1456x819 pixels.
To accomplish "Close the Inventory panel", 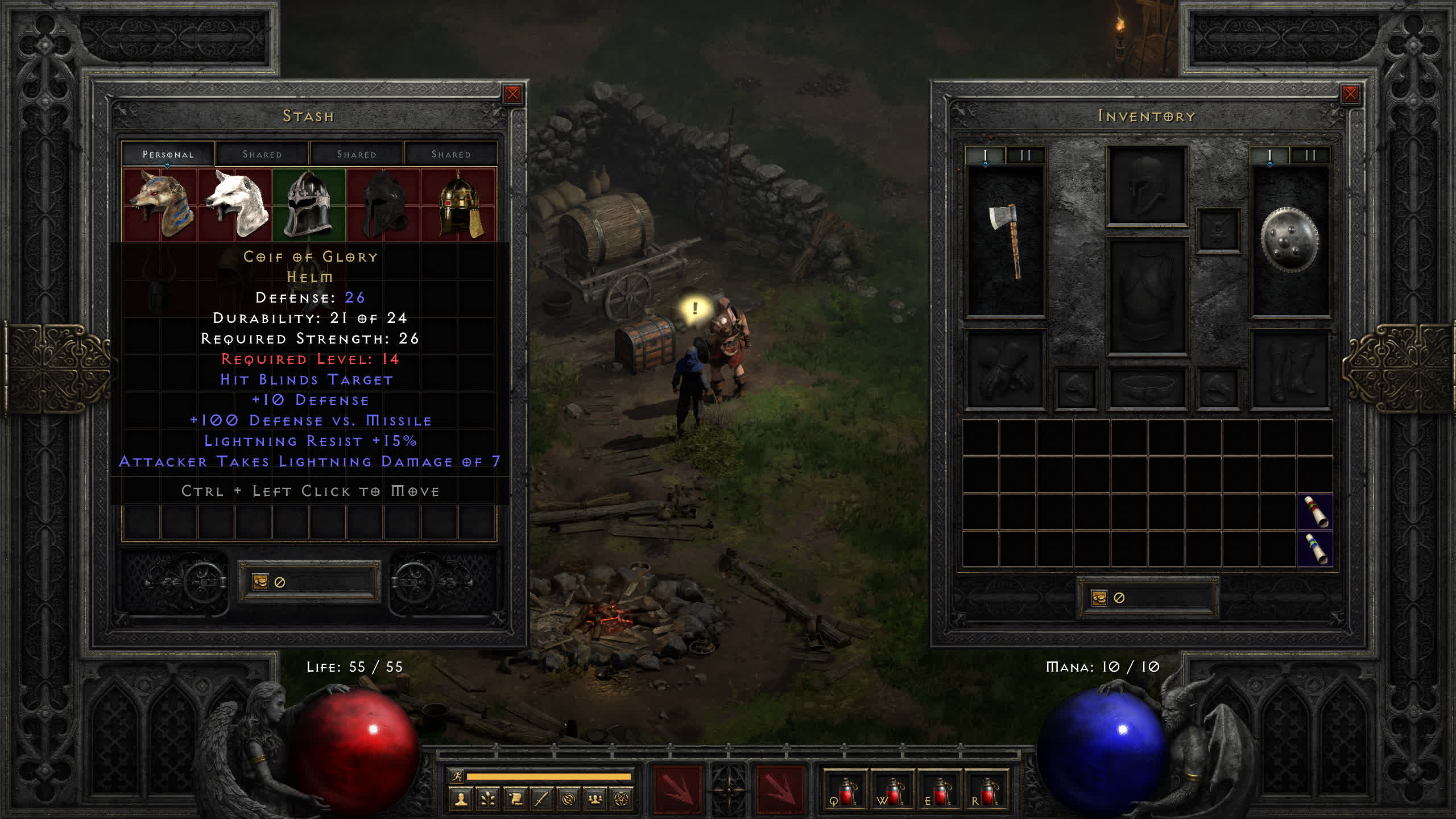I will point(1350,94).
